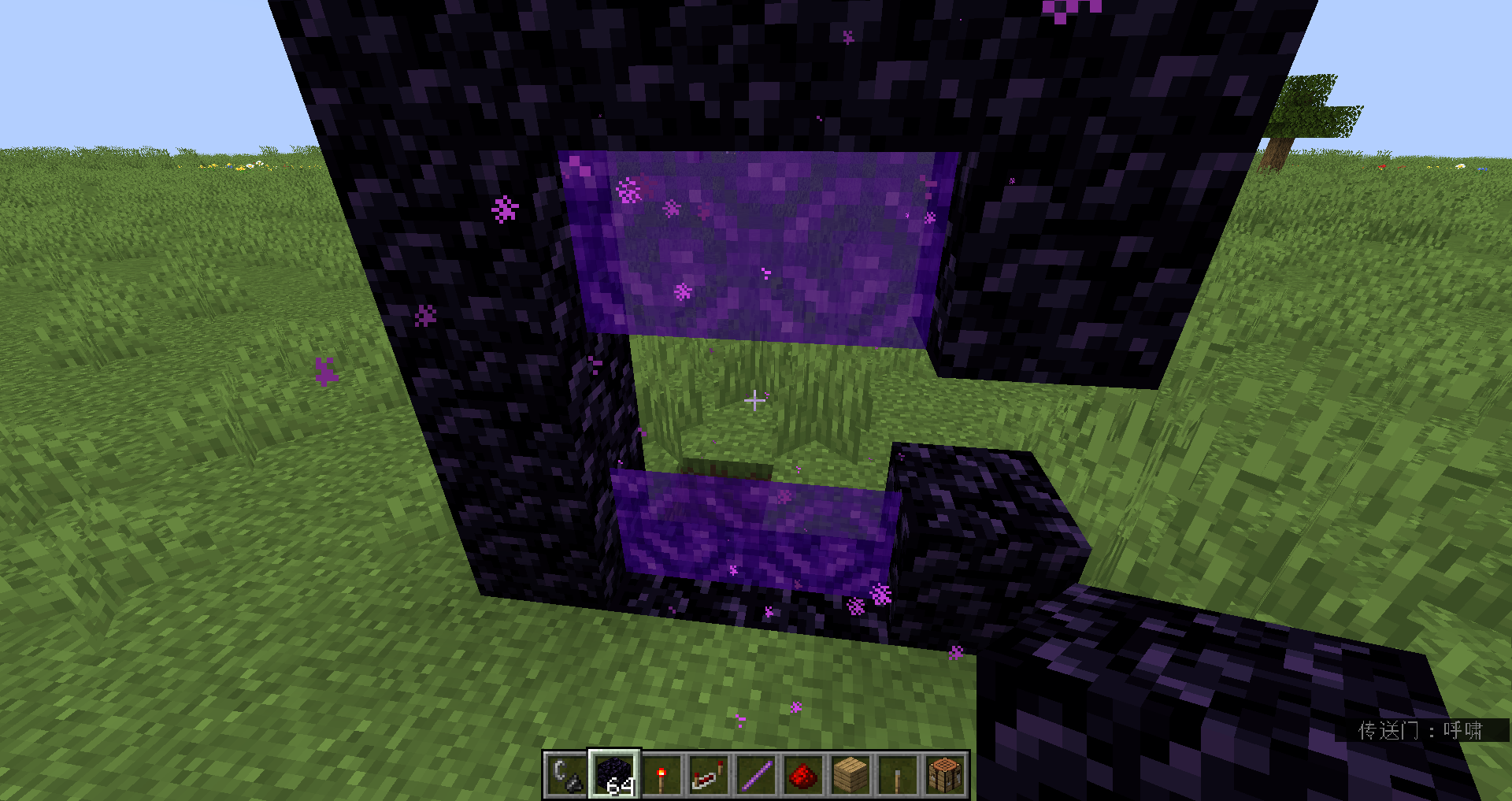Pick the oak planks block
The height and width of the screenshot is (801, 1512).
pyautogui.click(x=851, y=776)
